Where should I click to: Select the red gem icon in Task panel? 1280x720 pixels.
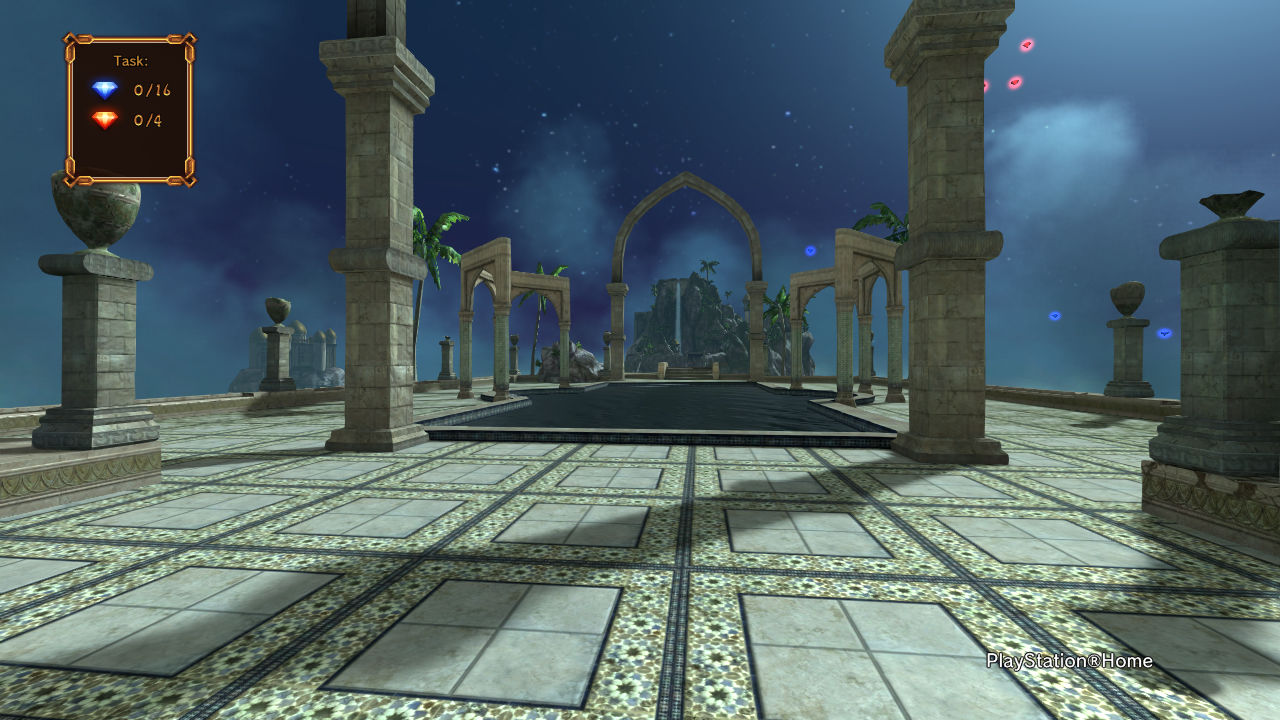pyautogui.click(x=105, y=120)
